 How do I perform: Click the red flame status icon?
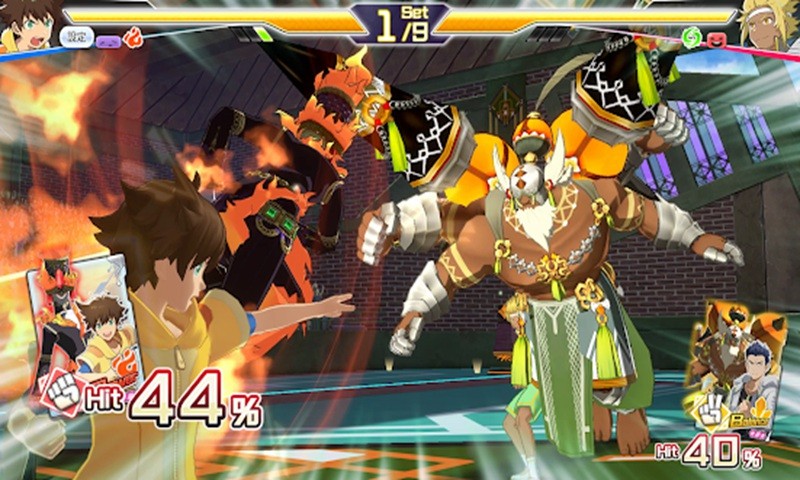133,38
